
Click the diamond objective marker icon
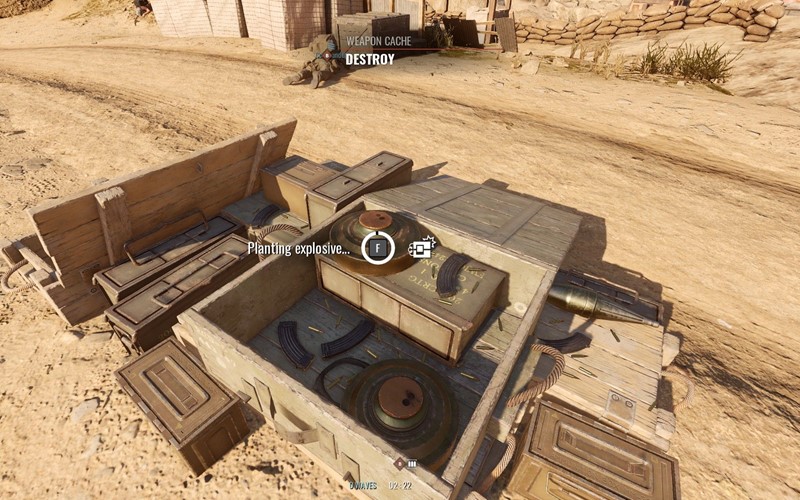click(399, 463)
